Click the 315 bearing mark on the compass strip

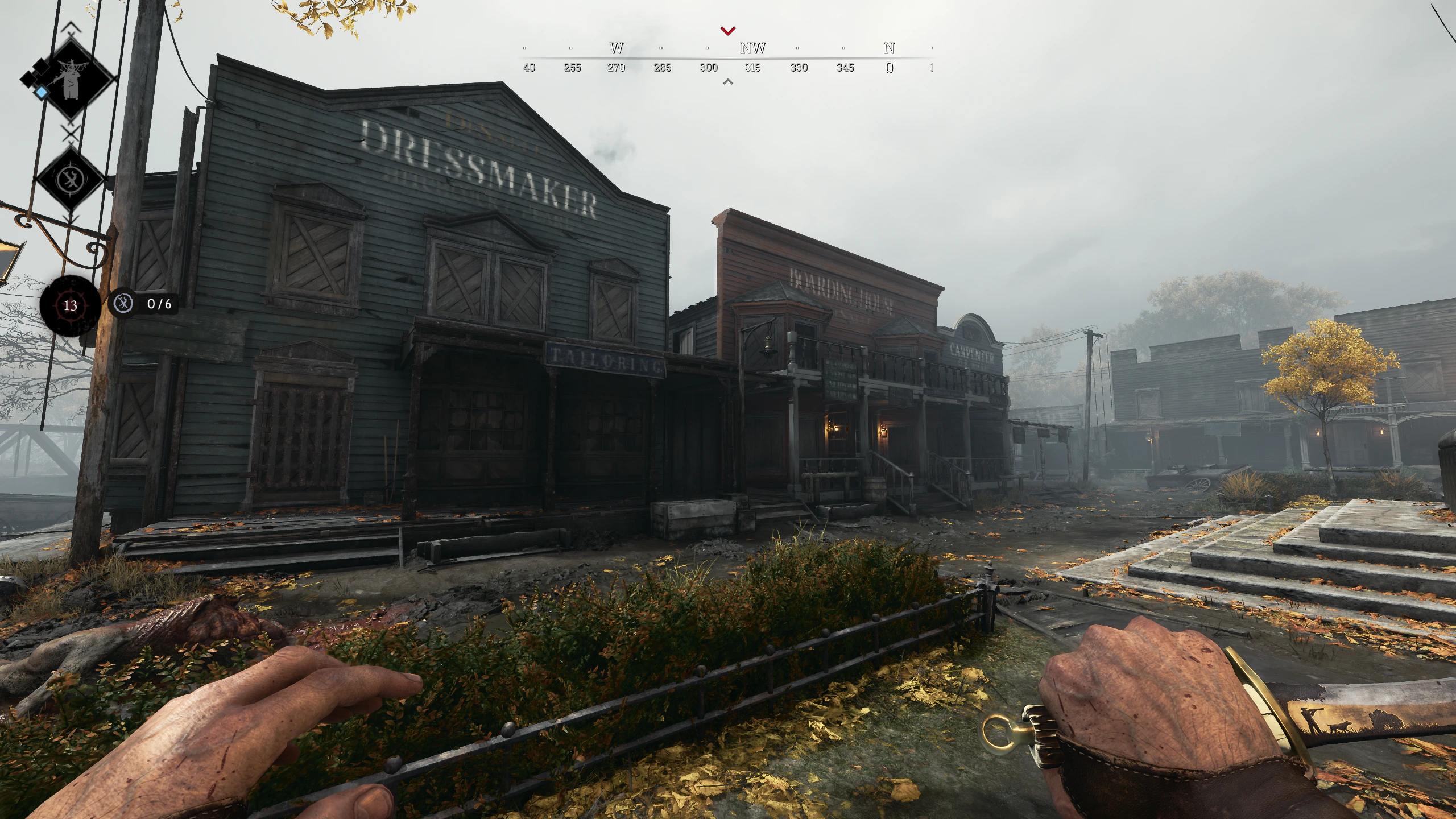pyautogui.click(x=752, y=68)
